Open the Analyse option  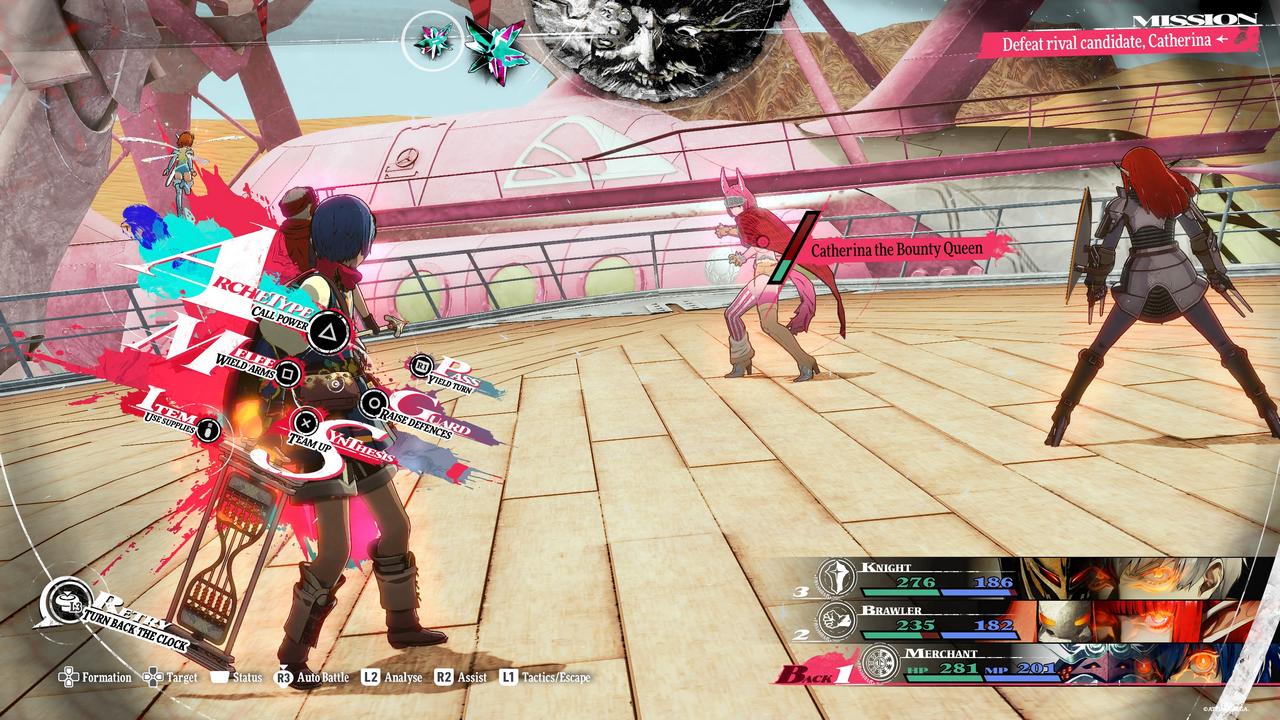coord(392,677)
